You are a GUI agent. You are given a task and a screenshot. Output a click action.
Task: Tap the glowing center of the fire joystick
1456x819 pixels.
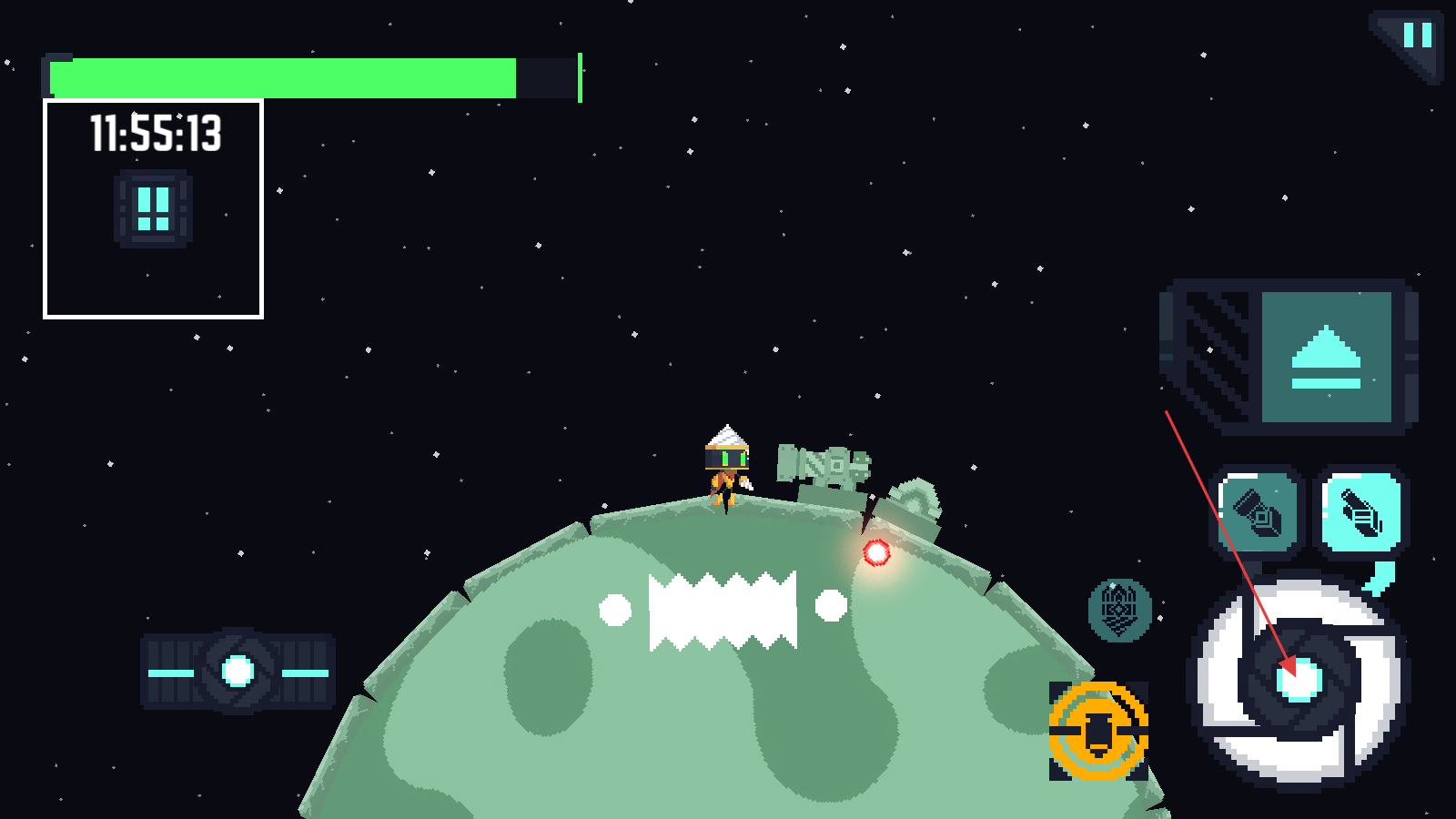pos(1299,680)
